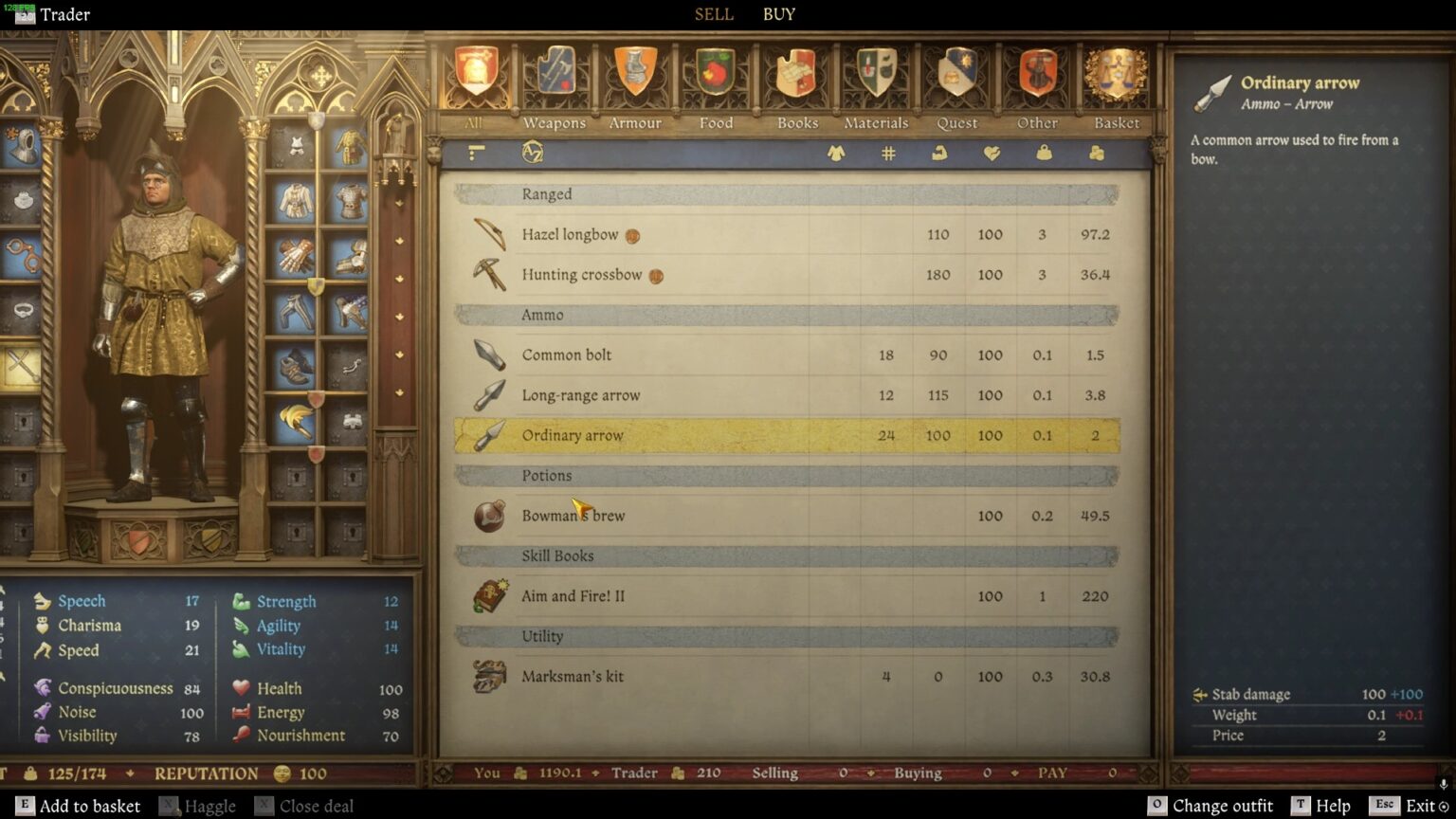1456x819 pixels.
Task: Open the SELL tab
Action: pos(713,14)
